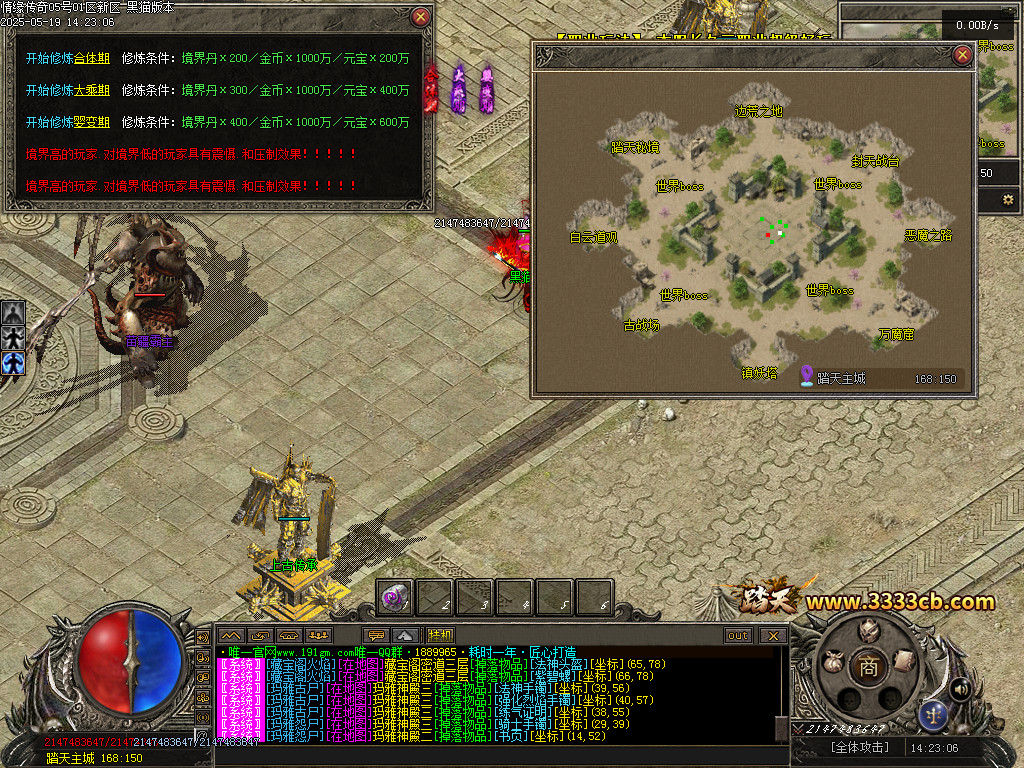Toggle sound with the speaker icon

point(960,688)
